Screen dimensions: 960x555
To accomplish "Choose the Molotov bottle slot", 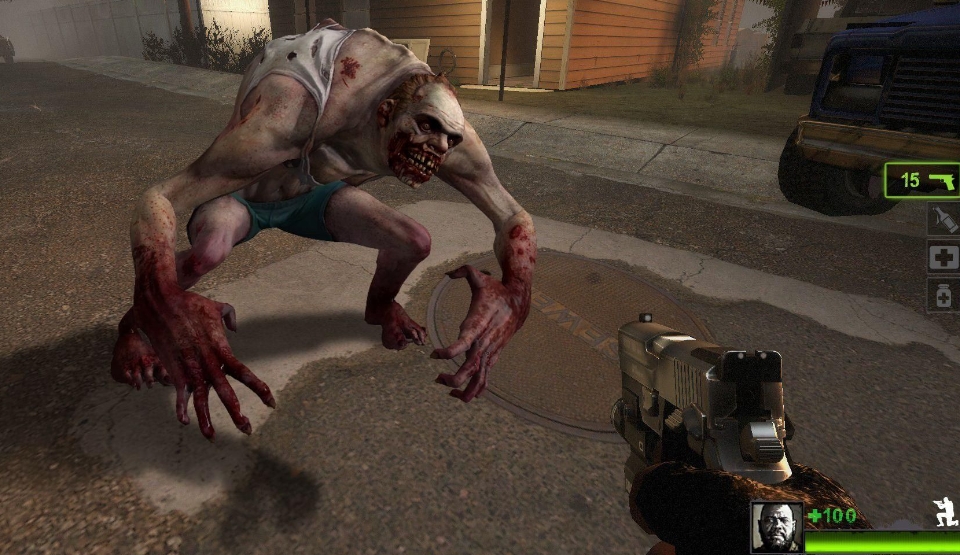I will [x=942, y=220].
